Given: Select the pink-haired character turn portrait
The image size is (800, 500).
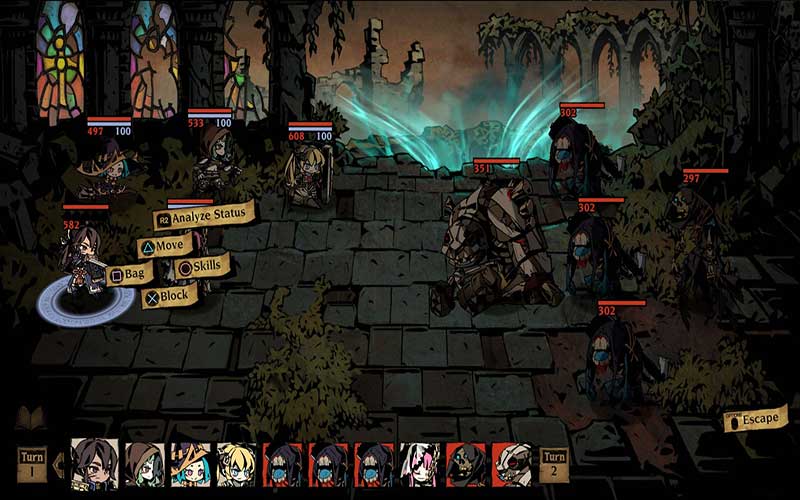Looking at the screenshot, I should [x=420, y=465].
